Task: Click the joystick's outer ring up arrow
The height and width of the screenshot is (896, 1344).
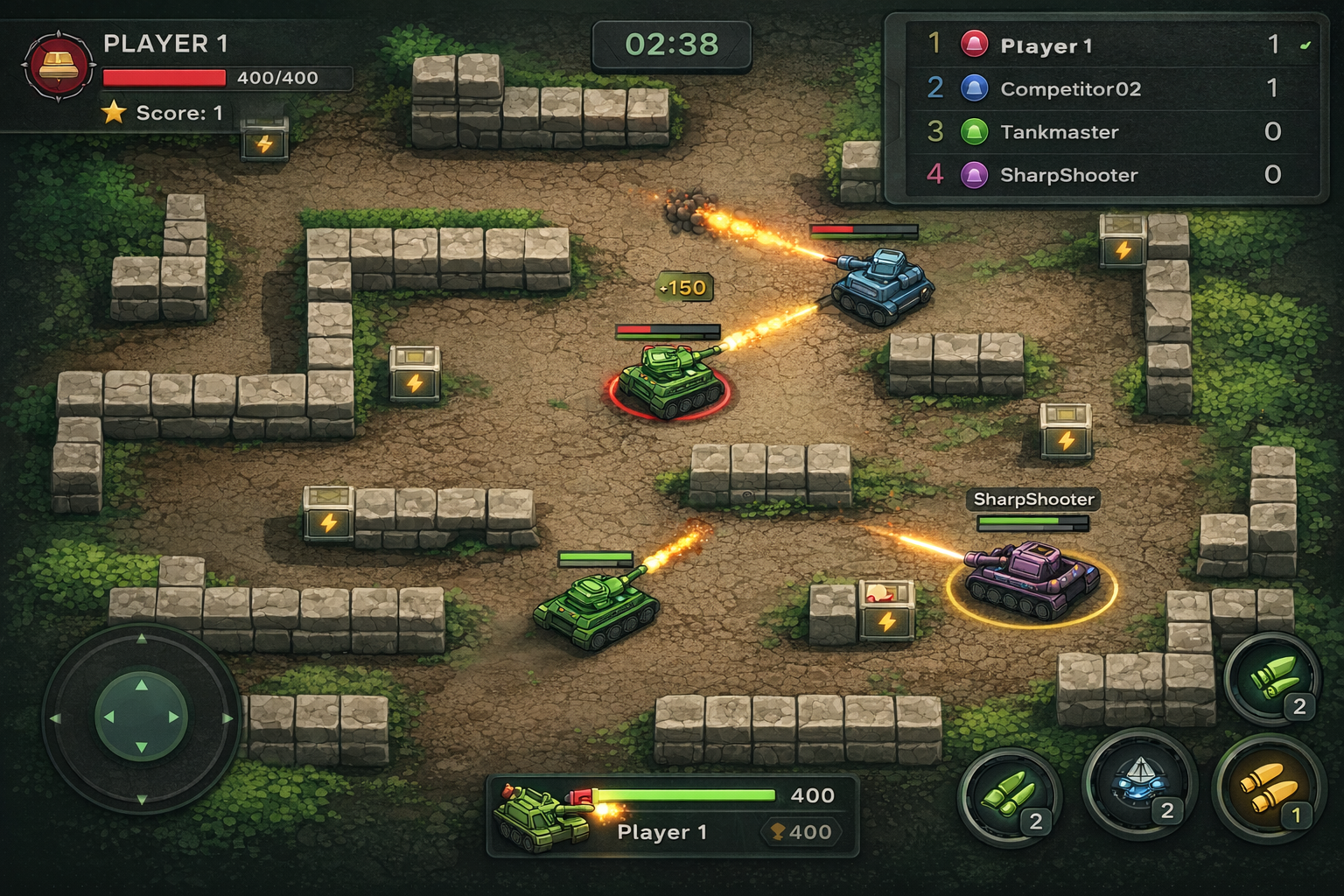Action: (142, 639)
